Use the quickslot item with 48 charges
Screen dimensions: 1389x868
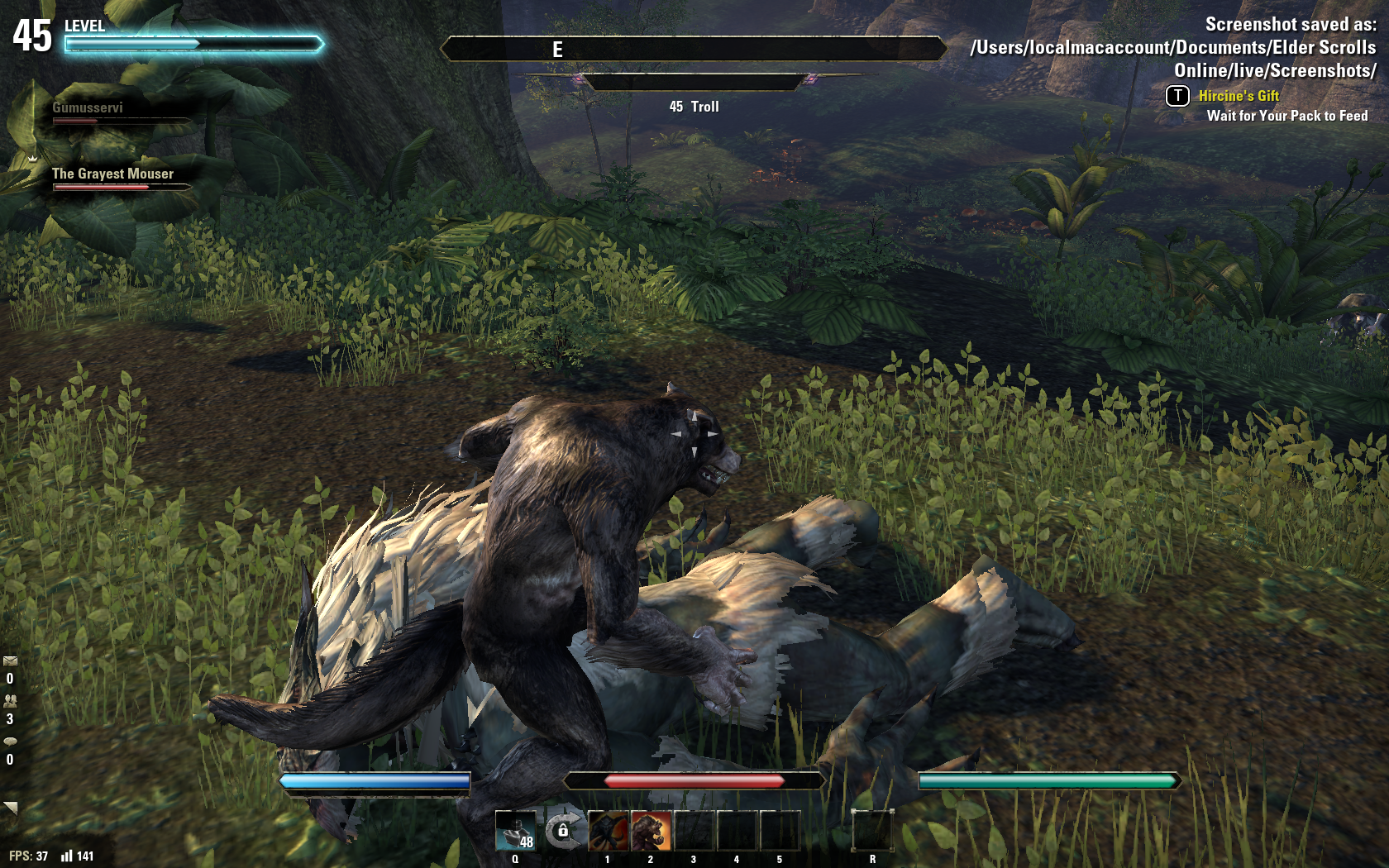click(515, 831)
